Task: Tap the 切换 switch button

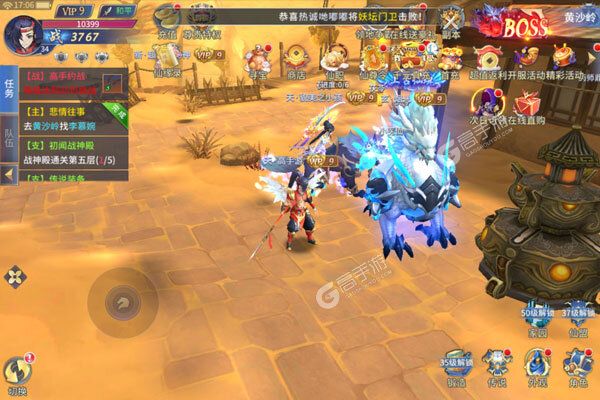Action: tap(17, 373)
